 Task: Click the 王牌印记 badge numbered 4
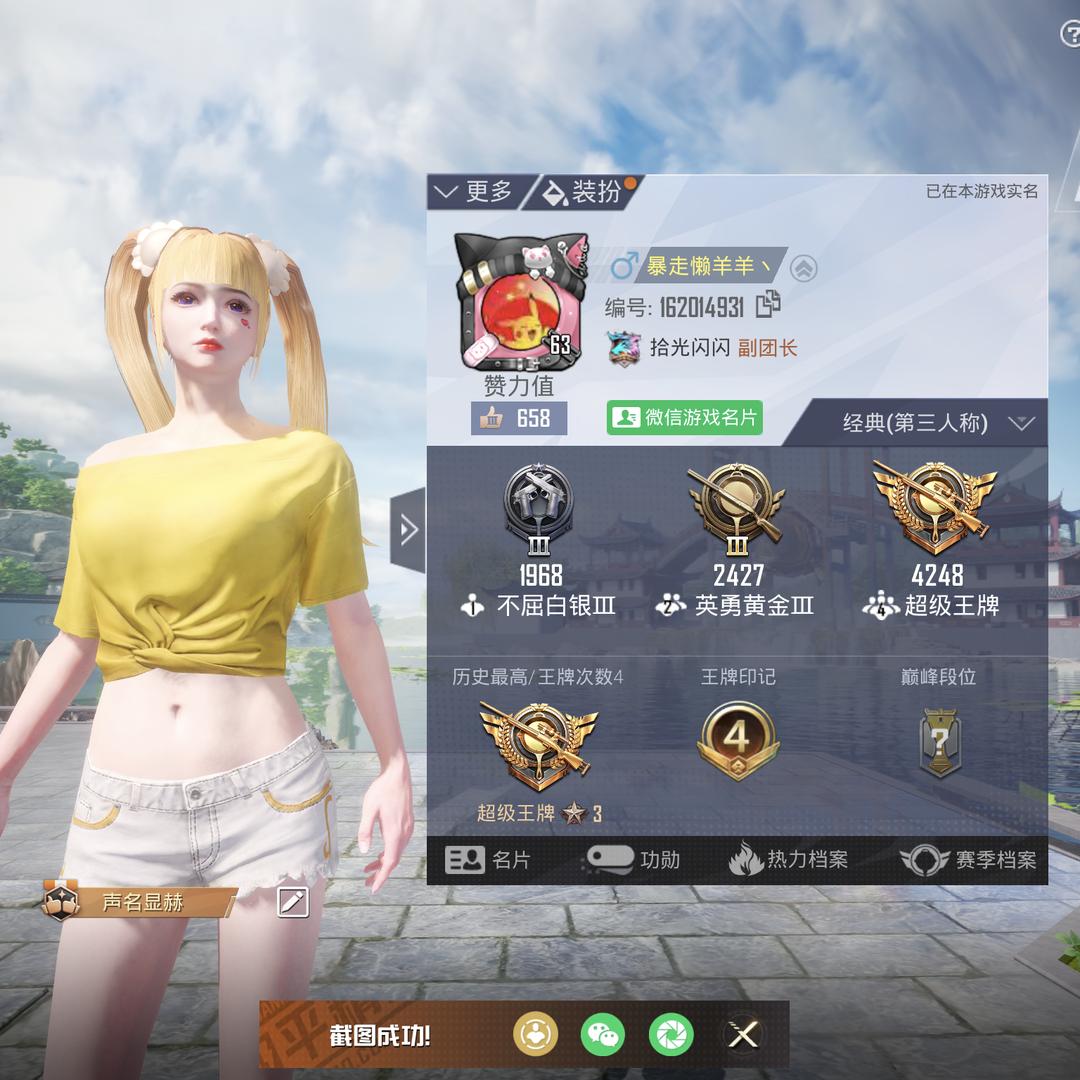[738, 741]
